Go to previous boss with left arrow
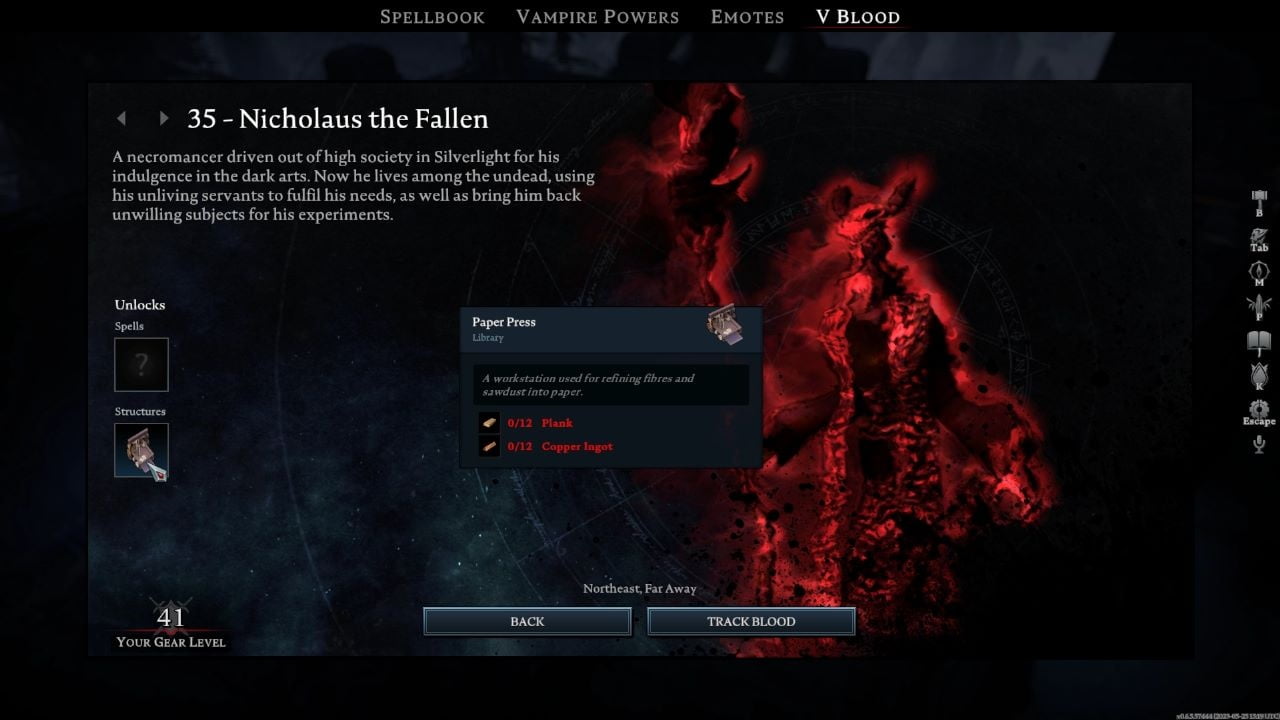The width and height of the screenshot is (1280, 720). pyautogui.click(x=121, y=118)
